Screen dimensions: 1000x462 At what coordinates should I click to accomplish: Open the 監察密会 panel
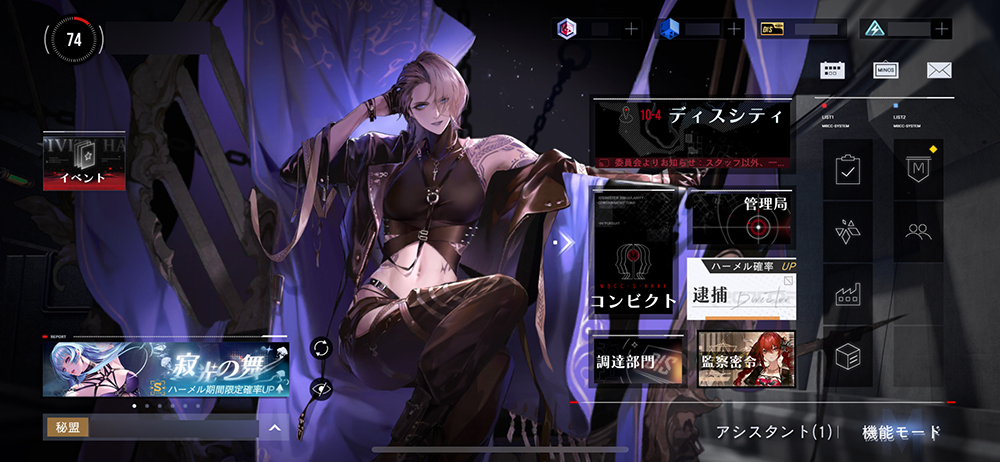point(746,359)
